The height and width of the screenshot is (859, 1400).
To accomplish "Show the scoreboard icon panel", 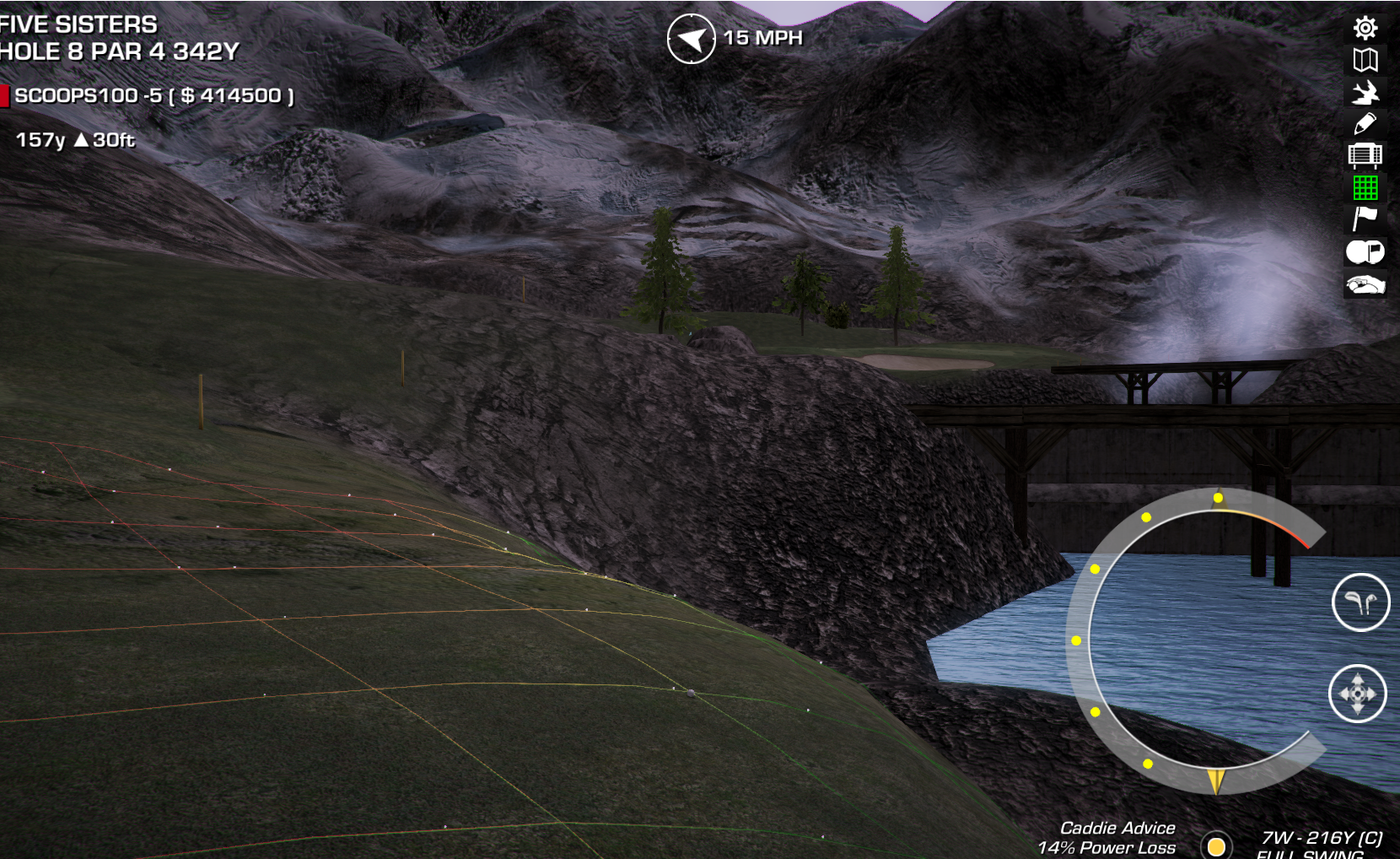I will tap(1365, 155).
